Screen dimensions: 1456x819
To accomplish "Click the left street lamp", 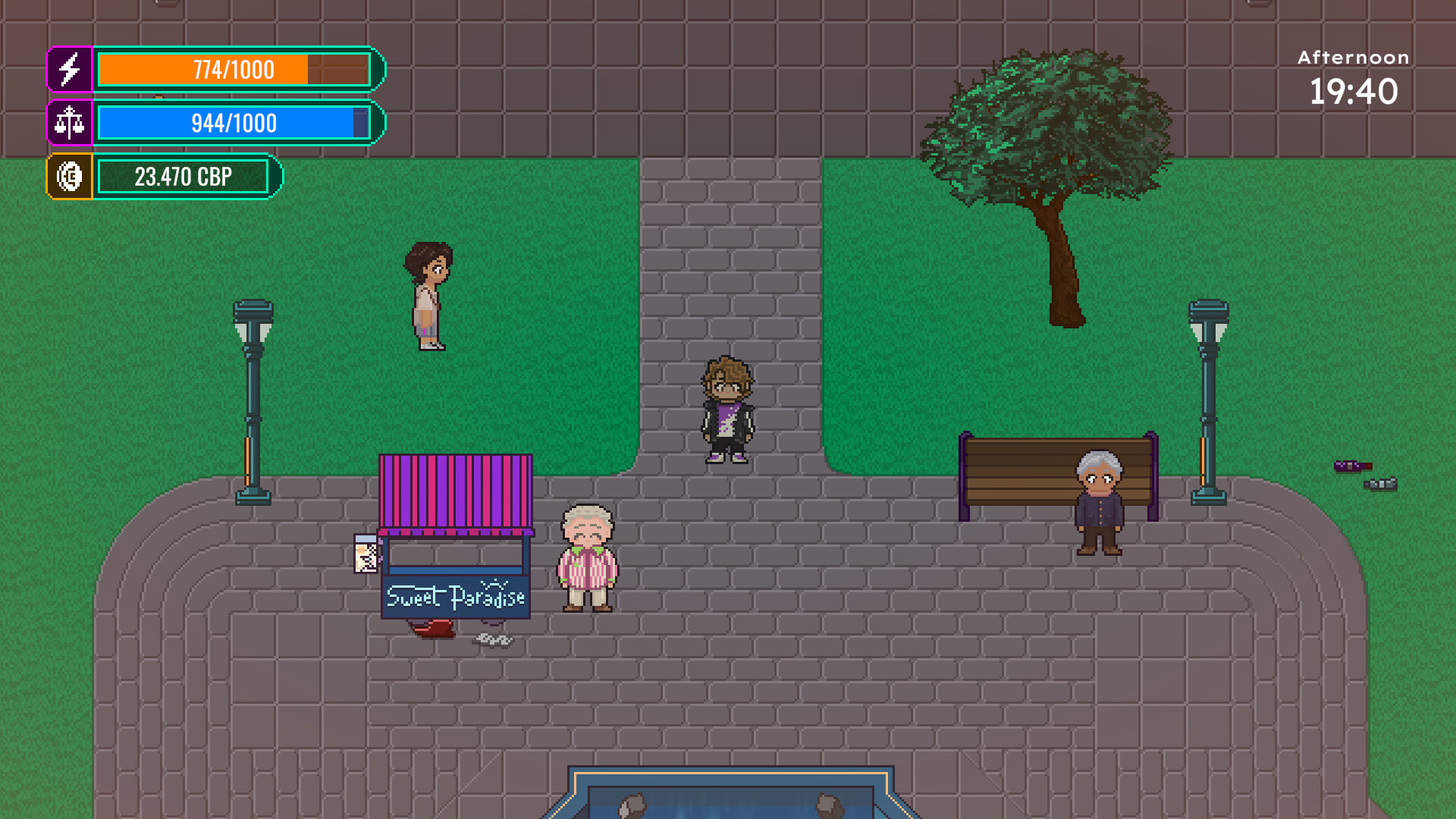I will (x=253, y=394).
